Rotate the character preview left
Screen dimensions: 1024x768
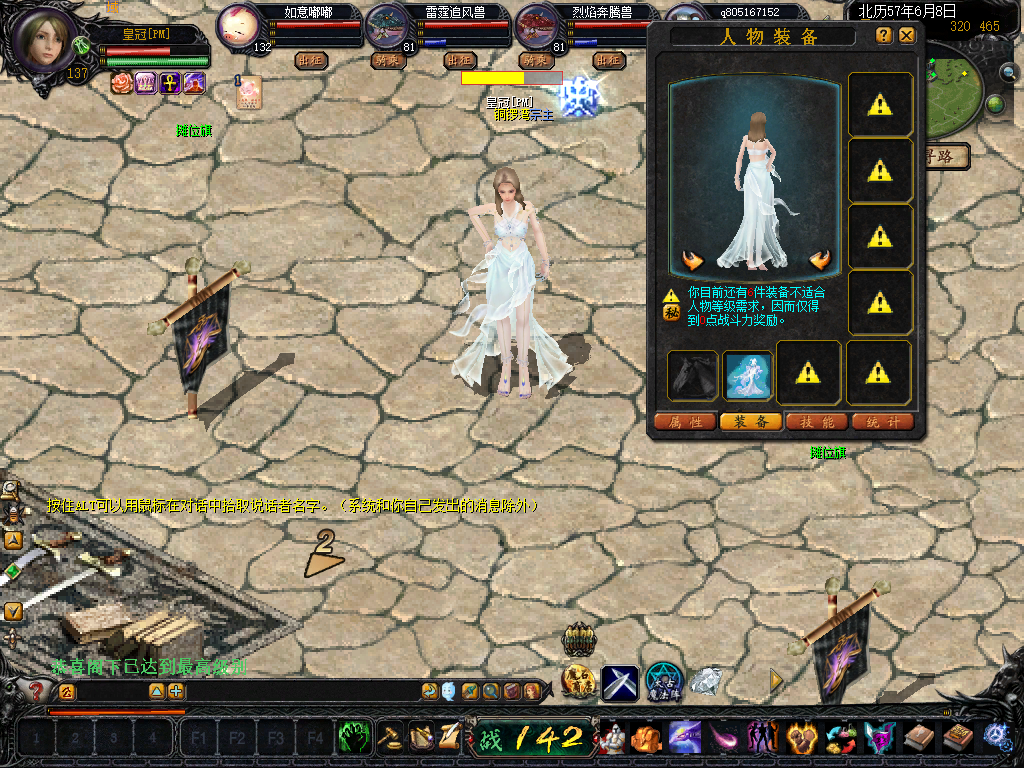pos(692,261)
